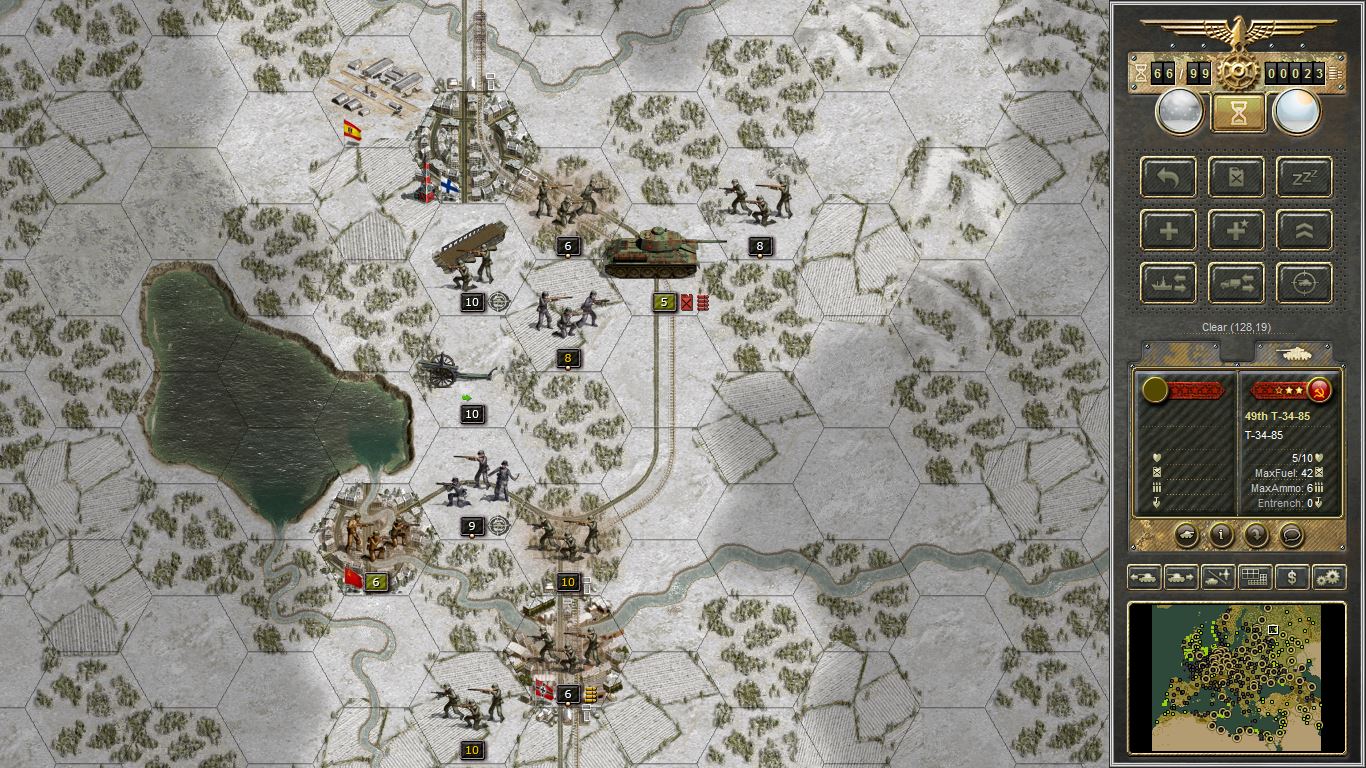Open the grid panel button
The width and height of the screenshot is (1366, 768).
pyautogui.click(x=1254, y=577)
